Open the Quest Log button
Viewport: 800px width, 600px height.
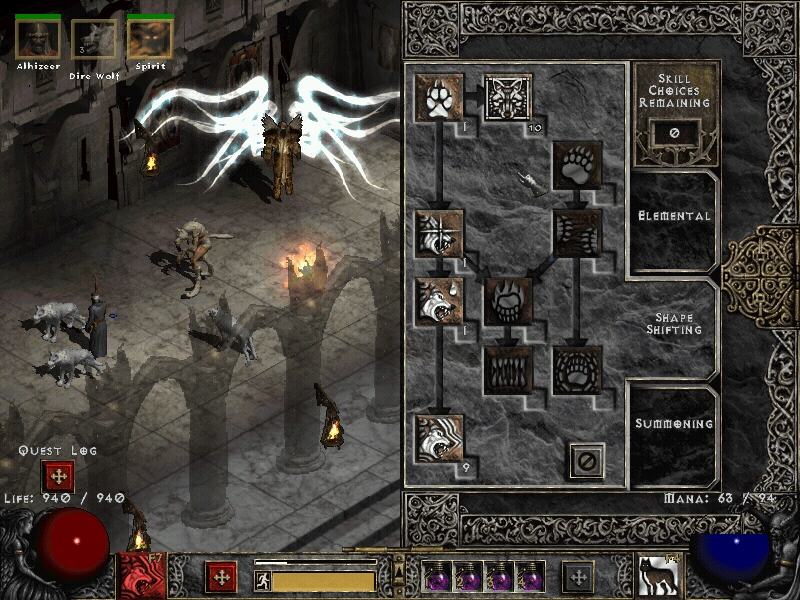(57, 477)
